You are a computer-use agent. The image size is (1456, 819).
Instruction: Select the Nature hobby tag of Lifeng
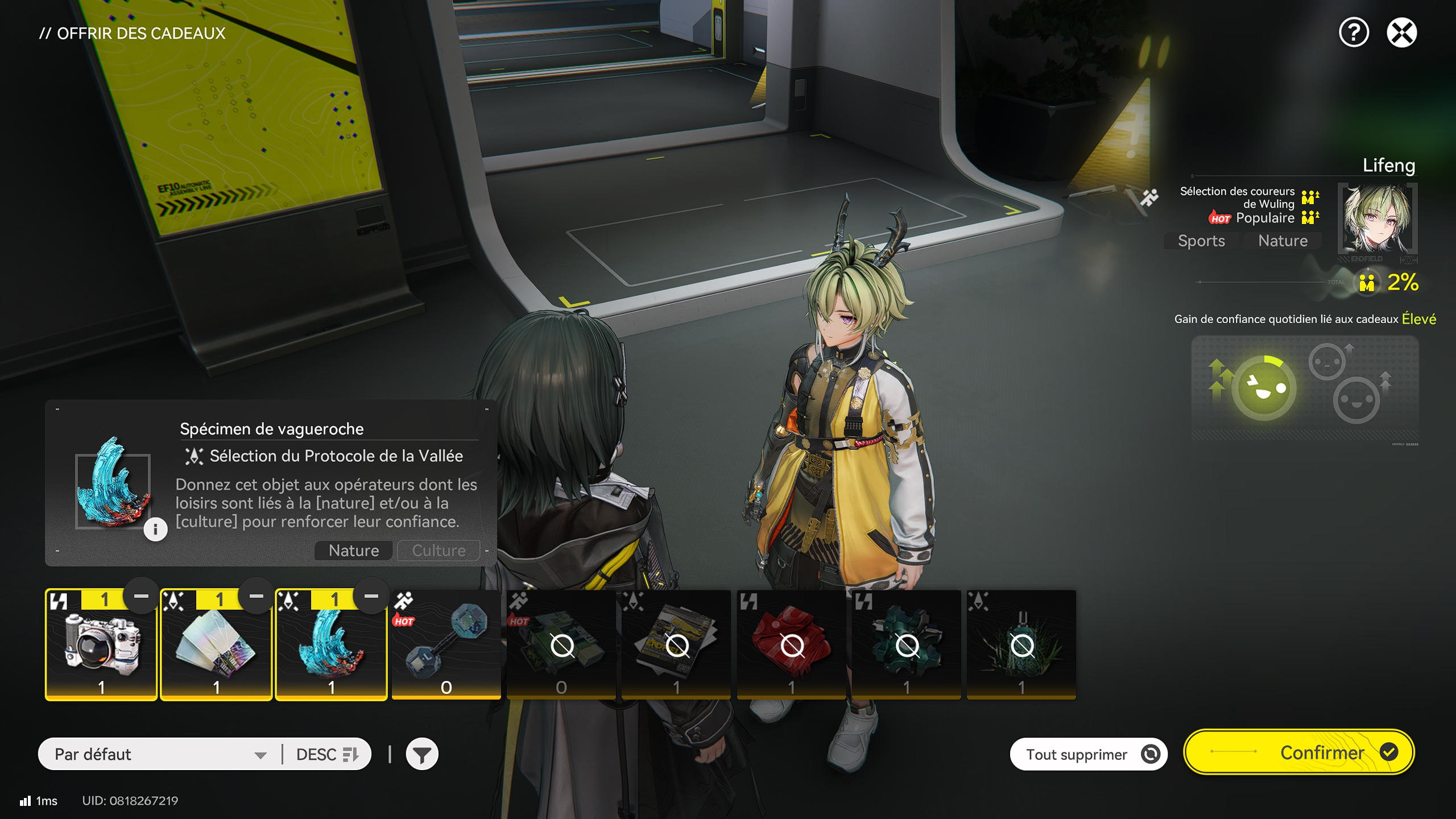[x=1282, y=241]
